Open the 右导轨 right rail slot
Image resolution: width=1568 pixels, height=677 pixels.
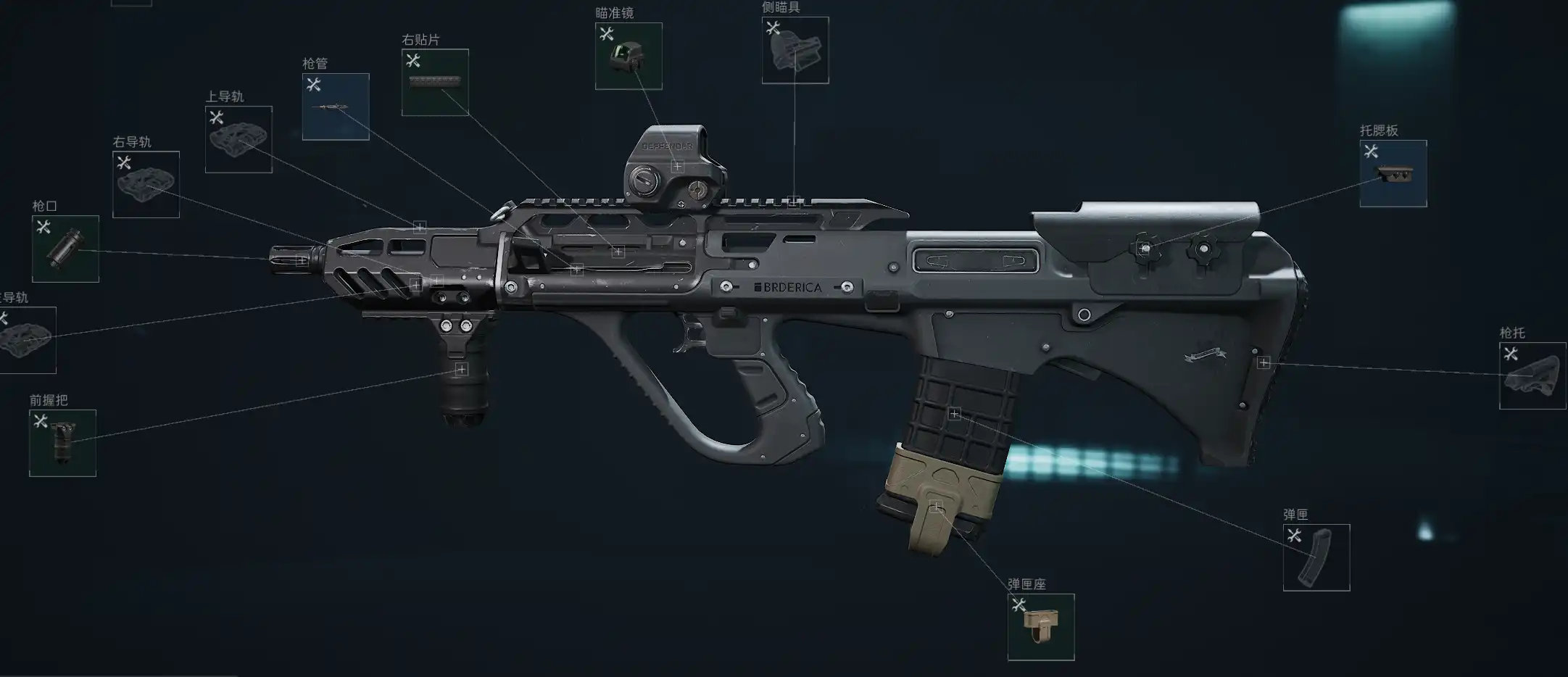146,184
